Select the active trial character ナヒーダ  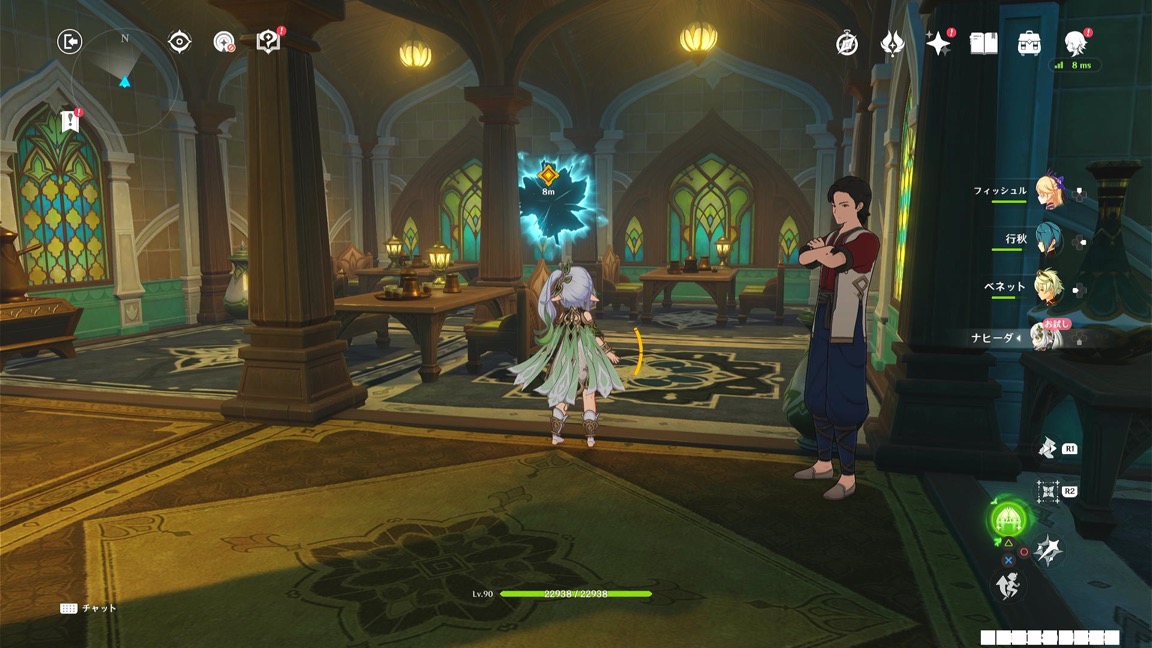tap(1046, 338)
